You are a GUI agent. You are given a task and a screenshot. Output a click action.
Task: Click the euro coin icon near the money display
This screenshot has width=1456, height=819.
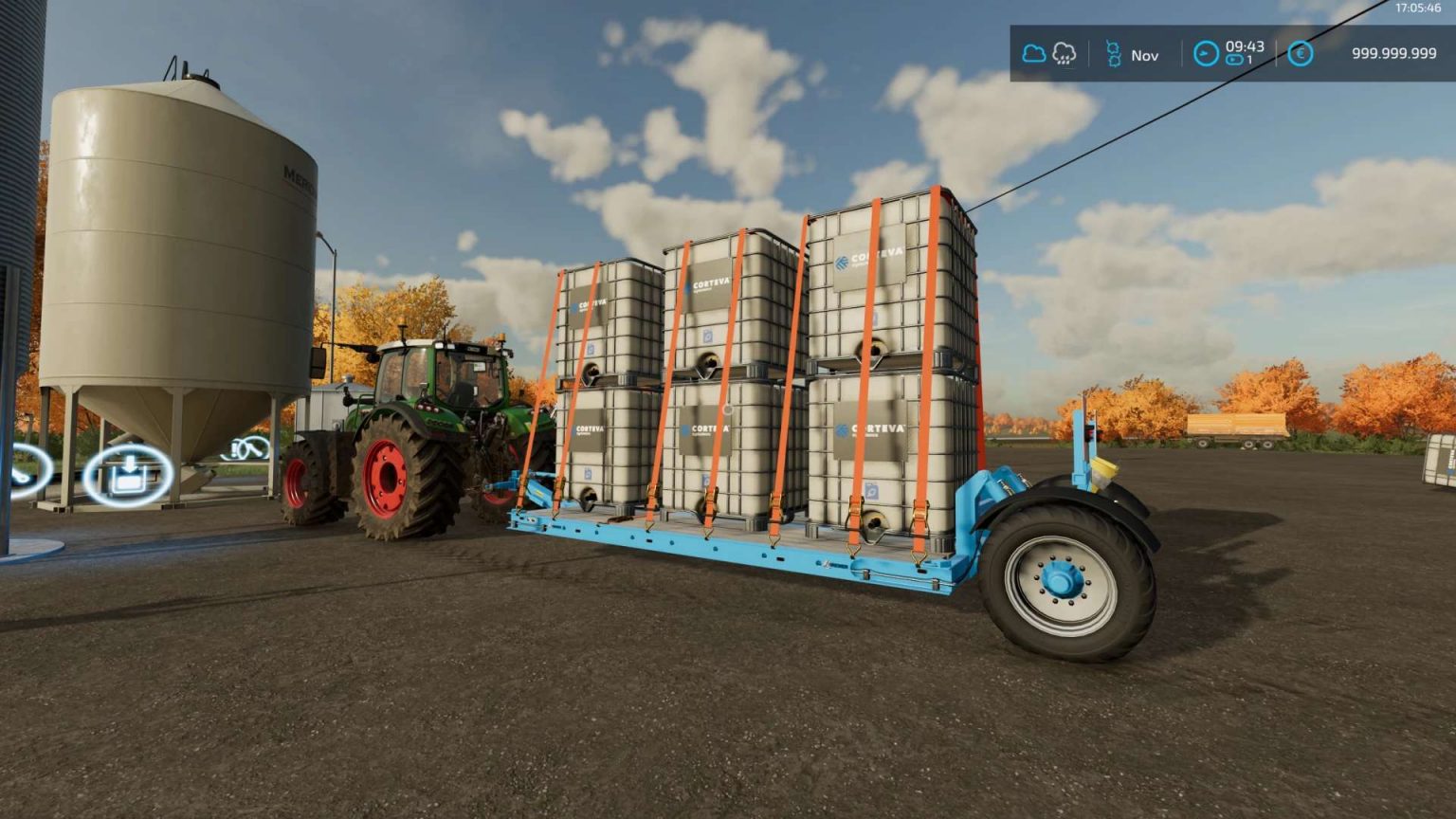(x=1300, y=55)
